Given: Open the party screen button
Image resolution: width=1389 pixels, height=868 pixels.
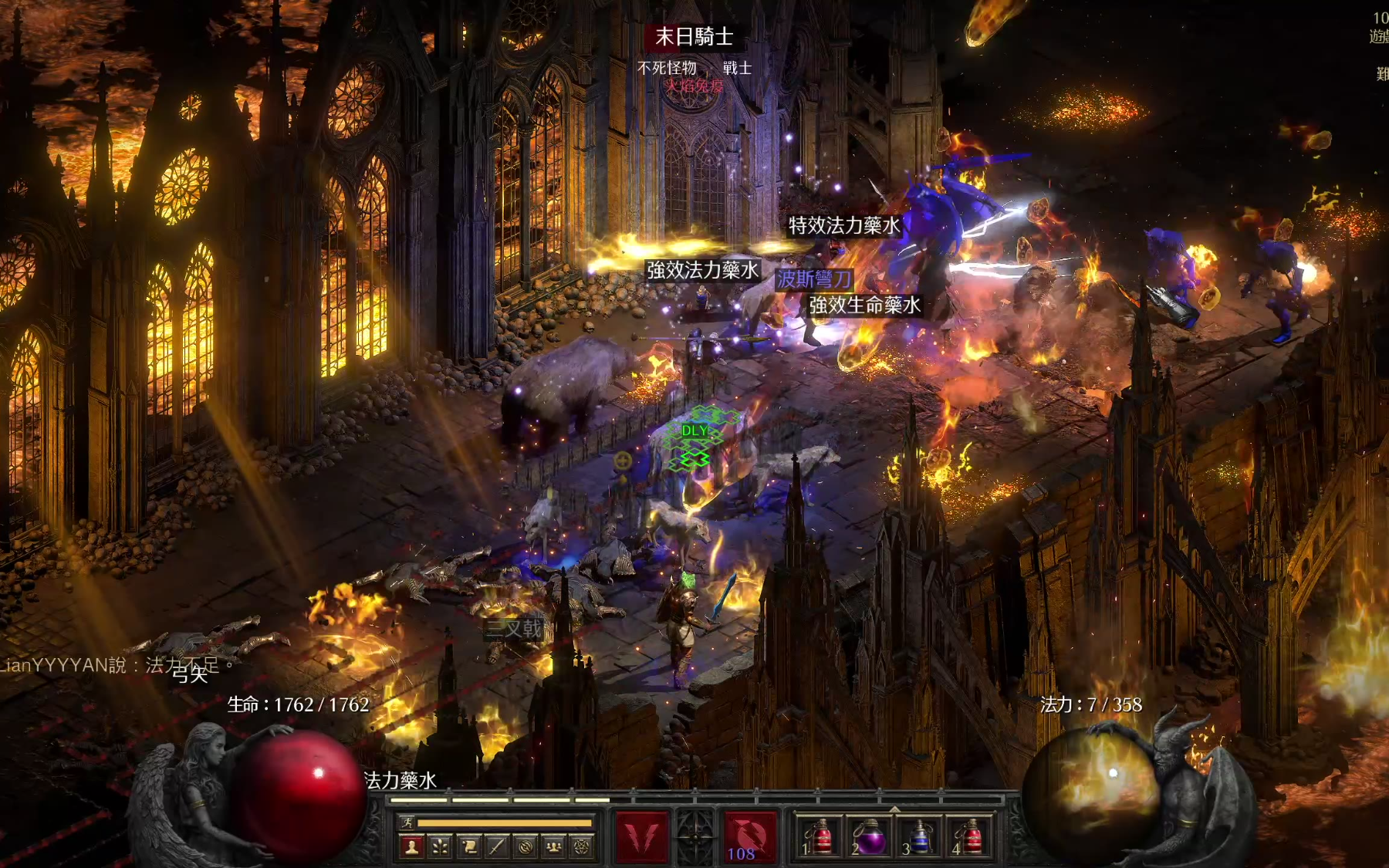Looking at the screenshot, I should point(553,847).
